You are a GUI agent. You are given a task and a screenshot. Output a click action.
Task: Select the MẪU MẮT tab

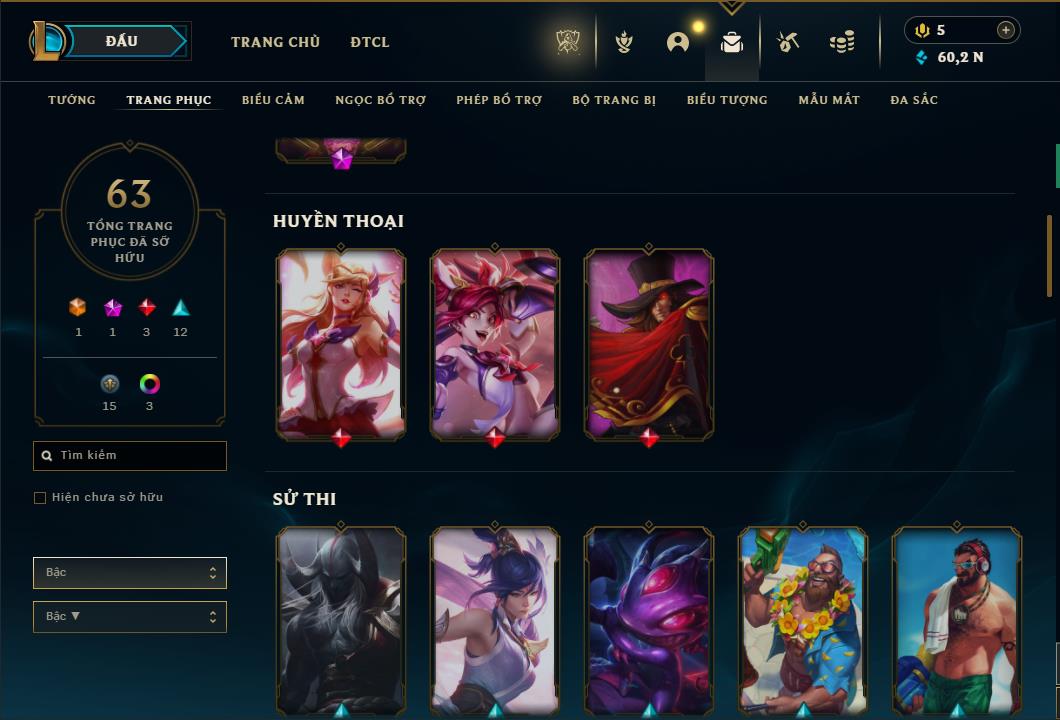point(829,100)
